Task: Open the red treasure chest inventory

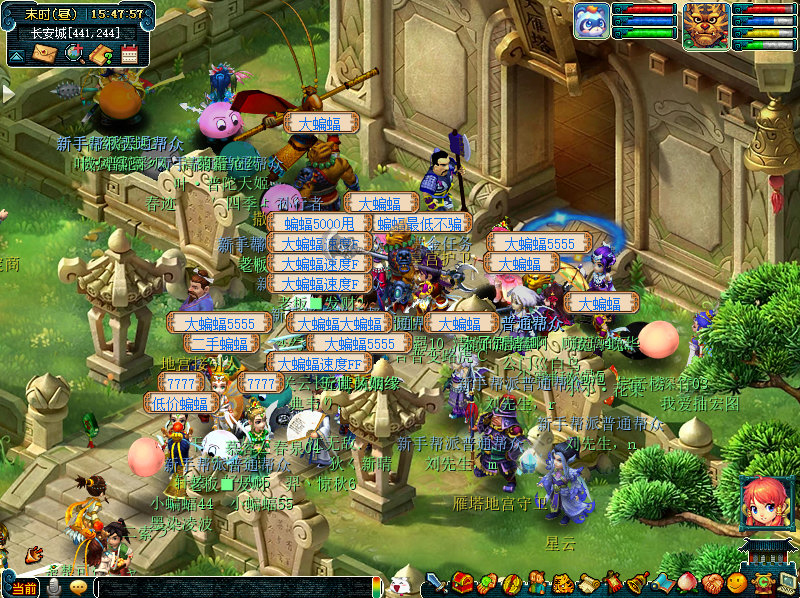Action: 462,582
